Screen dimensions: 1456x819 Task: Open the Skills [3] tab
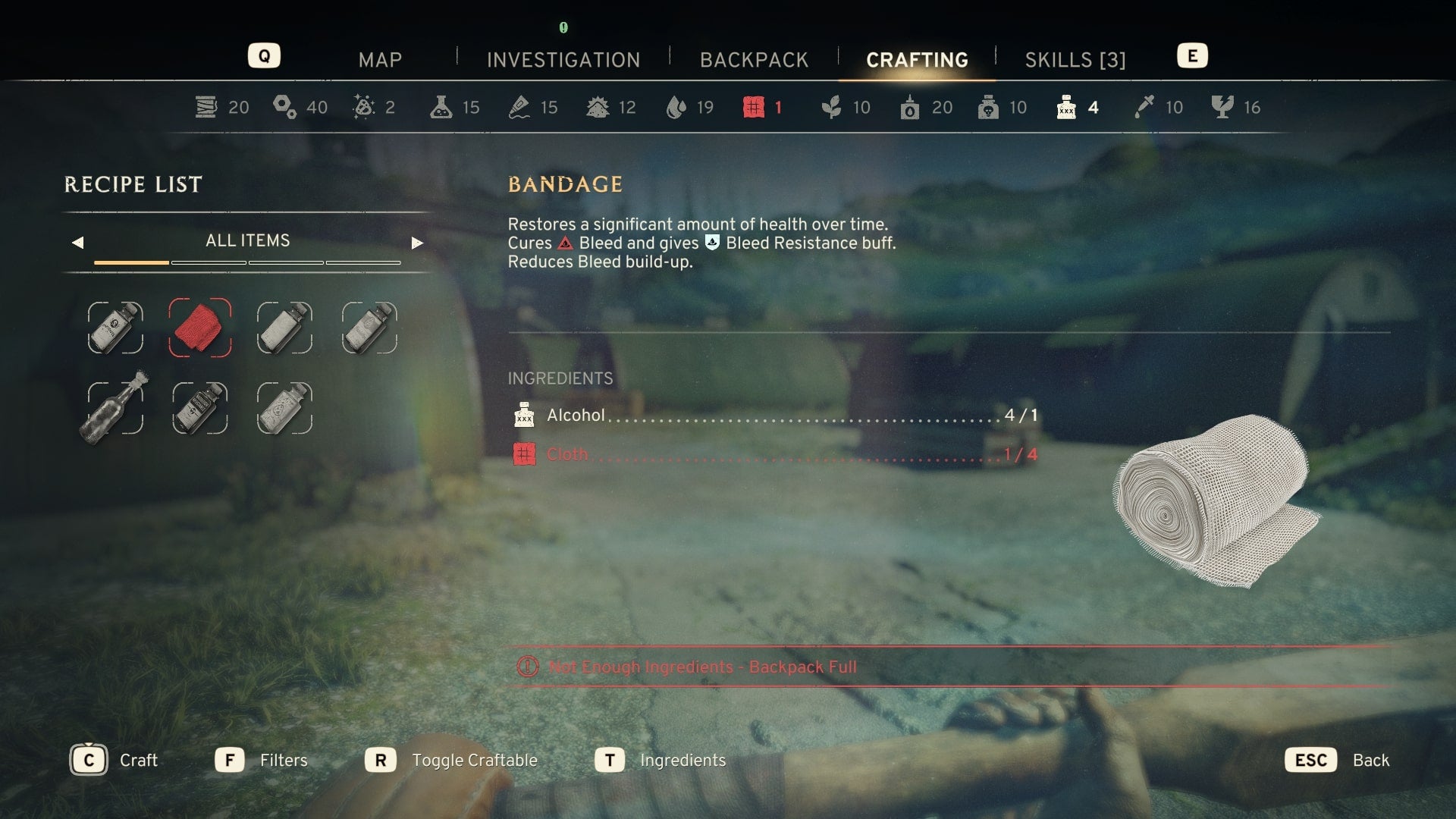pos(1075,60)
